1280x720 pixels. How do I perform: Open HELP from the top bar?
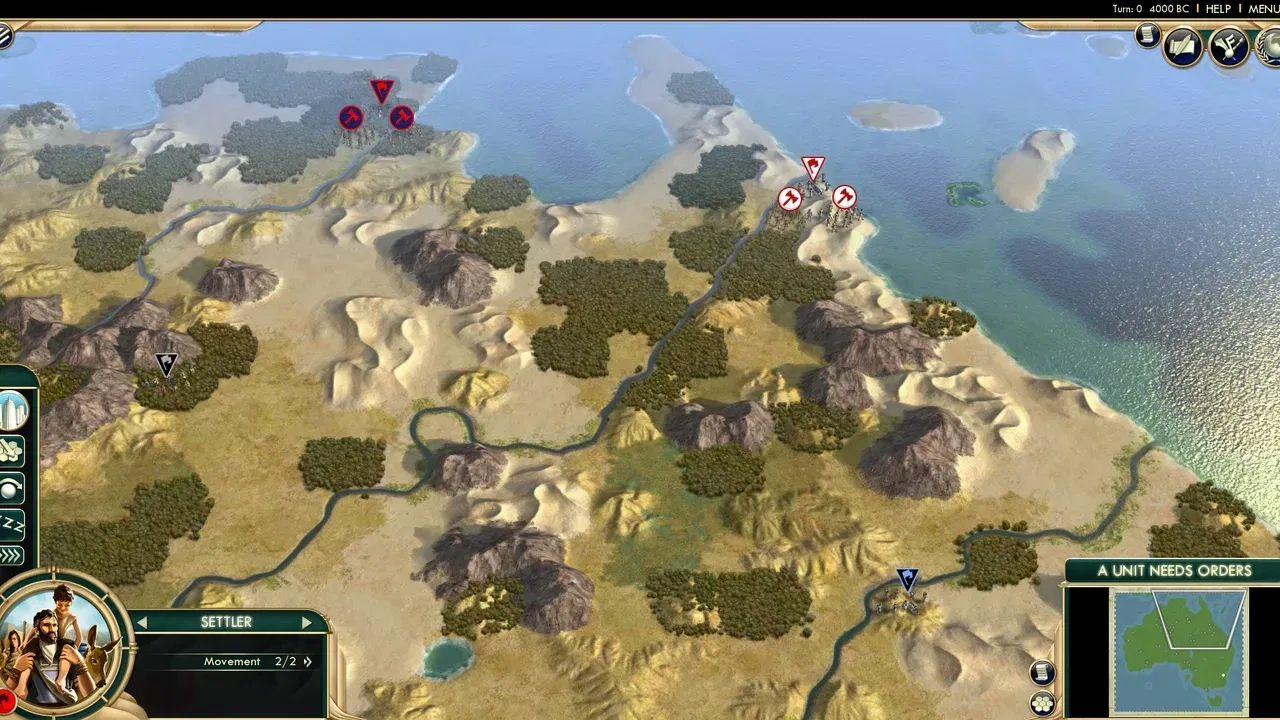coord(1220,8)
